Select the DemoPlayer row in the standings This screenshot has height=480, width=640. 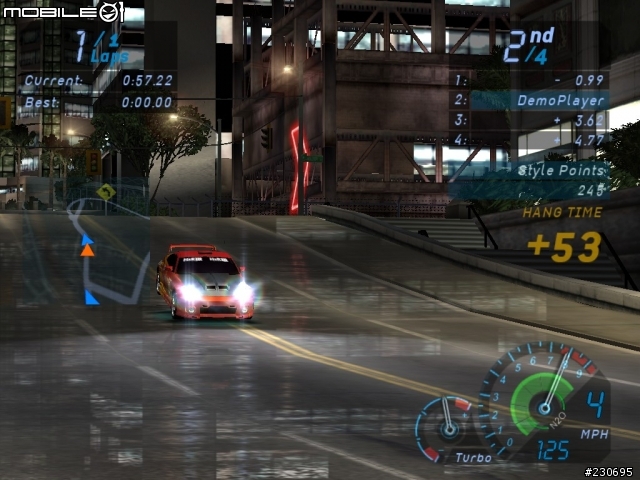[x=530, y=100]
